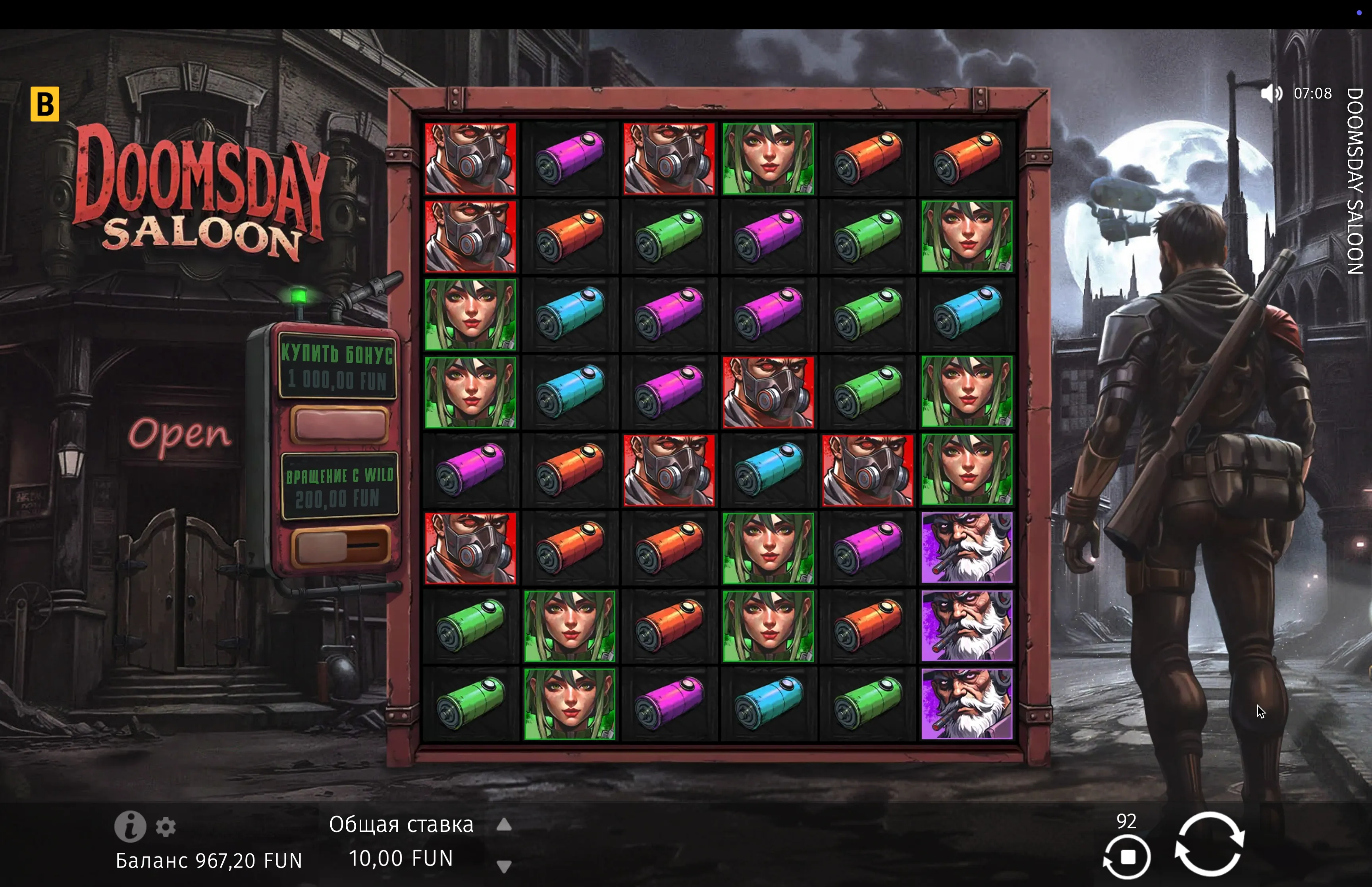The height and width of the screenshot is (887, 1372).
Task: Click the yellow B logo
Action: [45, 104]
